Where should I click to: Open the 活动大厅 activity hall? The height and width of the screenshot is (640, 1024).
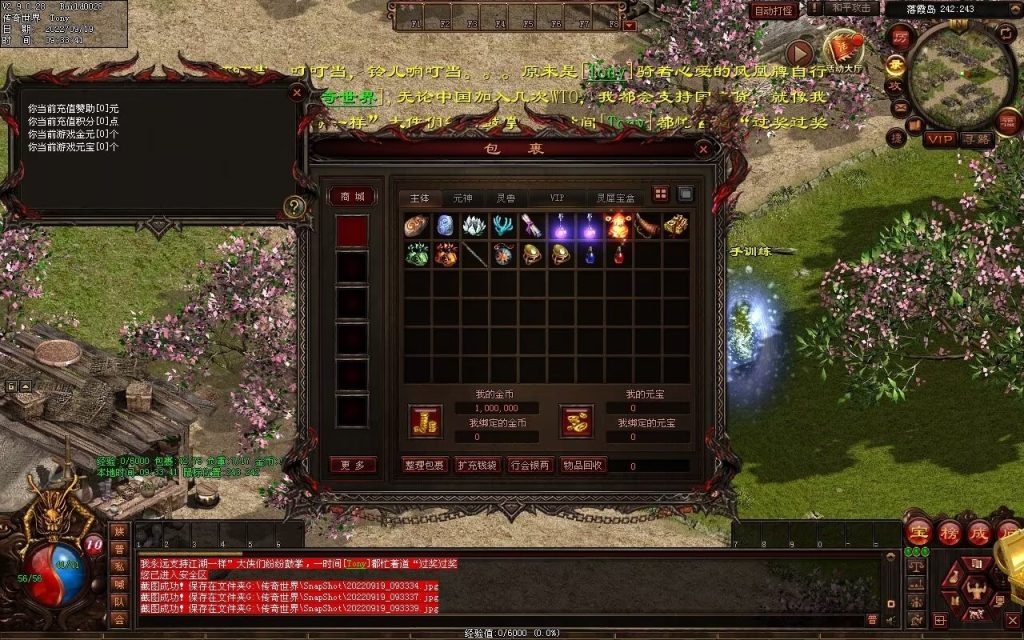pos(843,48)
